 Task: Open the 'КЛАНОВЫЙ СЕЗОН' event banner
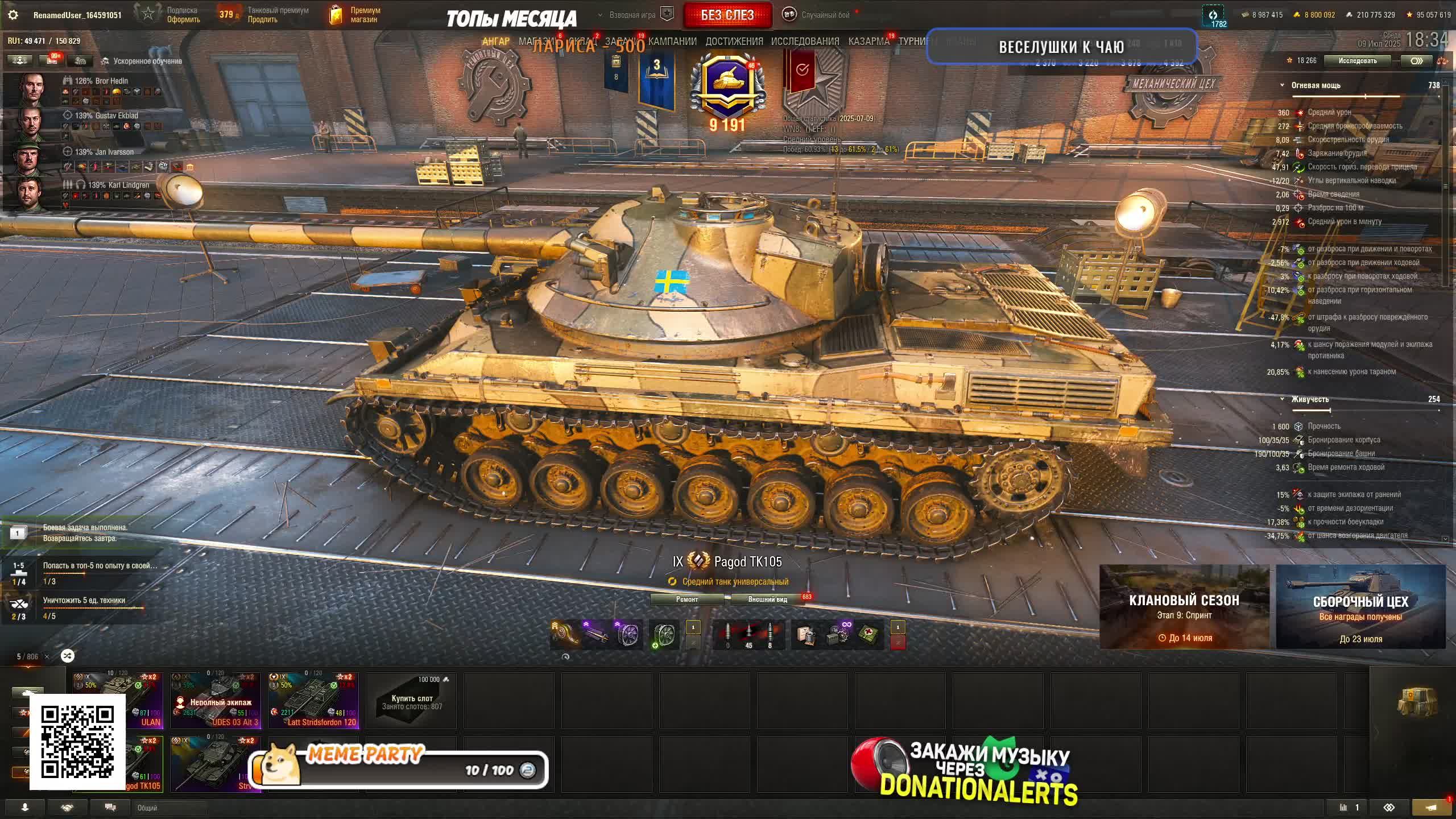click(1184, 606)
